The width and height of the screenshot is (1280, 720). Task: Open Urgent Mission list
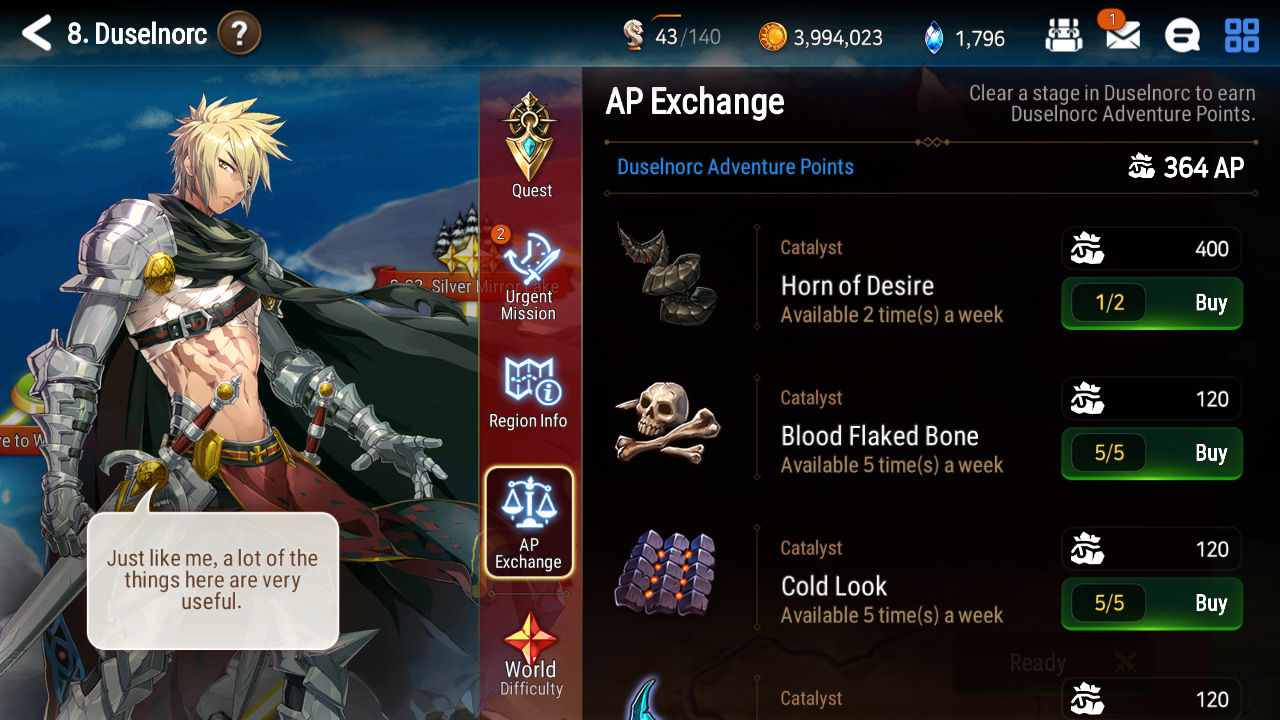[529, 275]
